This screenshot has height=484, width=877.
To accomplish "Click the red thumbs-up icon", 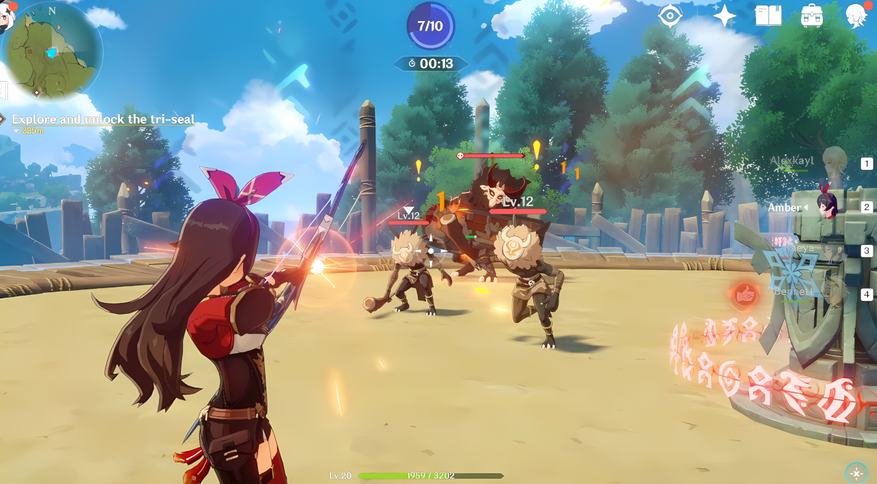I will [745, 295].
